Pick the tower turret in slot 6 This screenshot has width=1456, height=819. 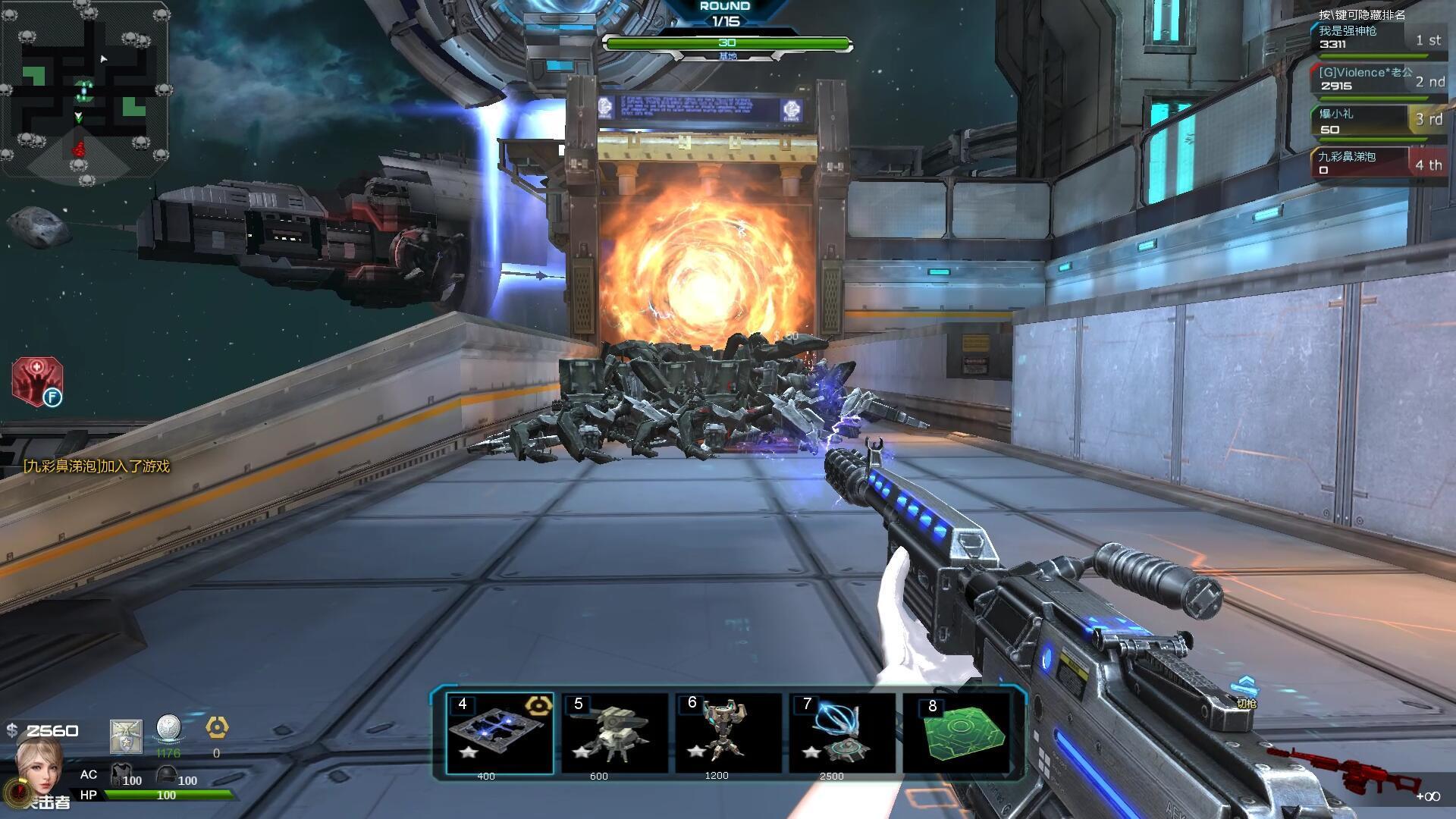(728, 733)
